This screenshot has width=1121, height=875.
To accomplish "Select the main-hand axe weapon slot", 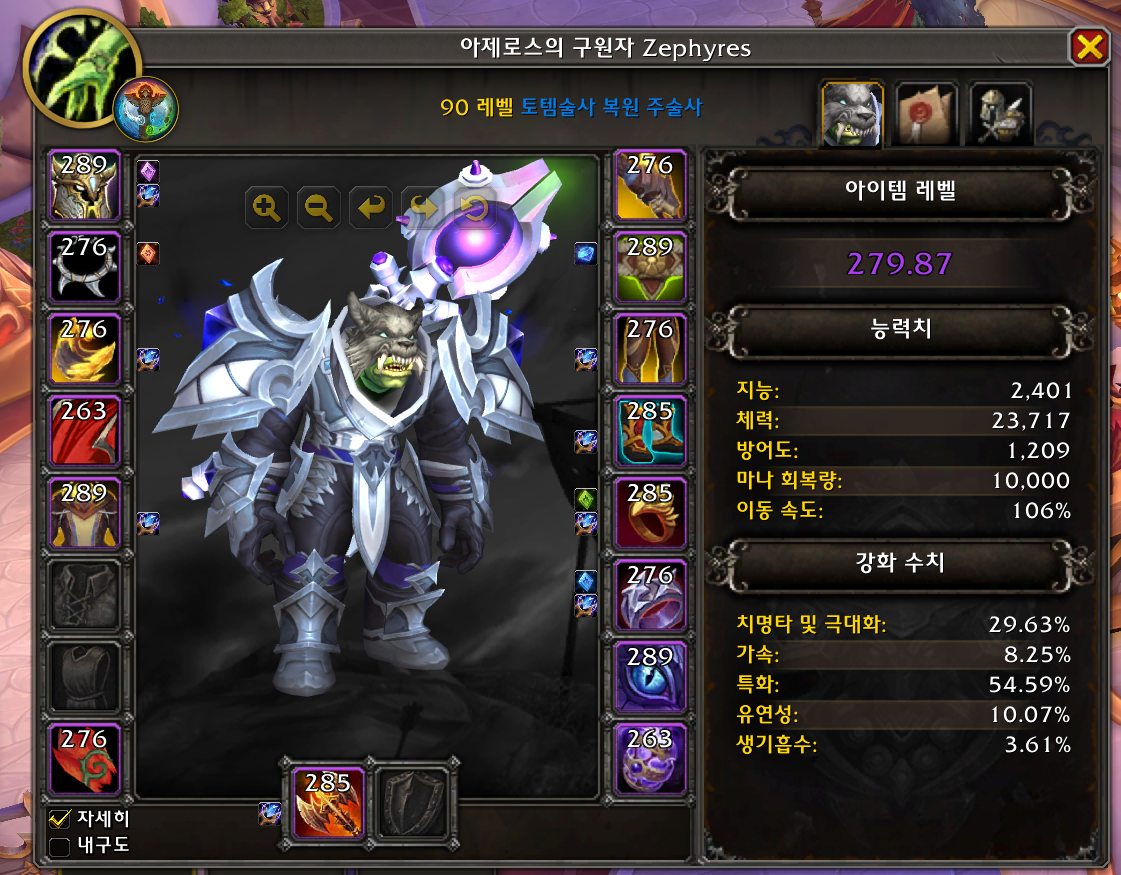I will click(x=328, y=803).
